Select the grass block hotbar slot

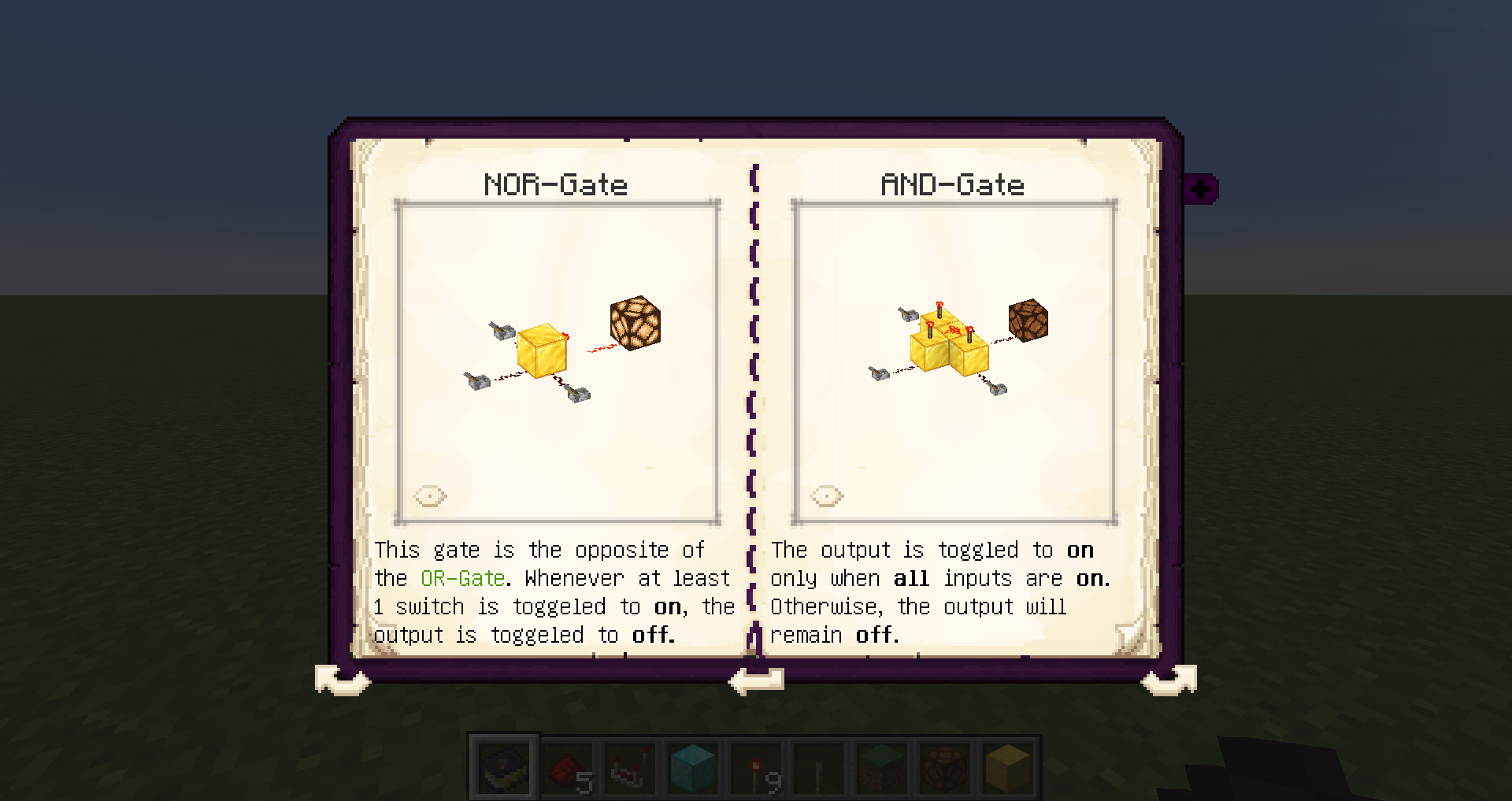882,767
